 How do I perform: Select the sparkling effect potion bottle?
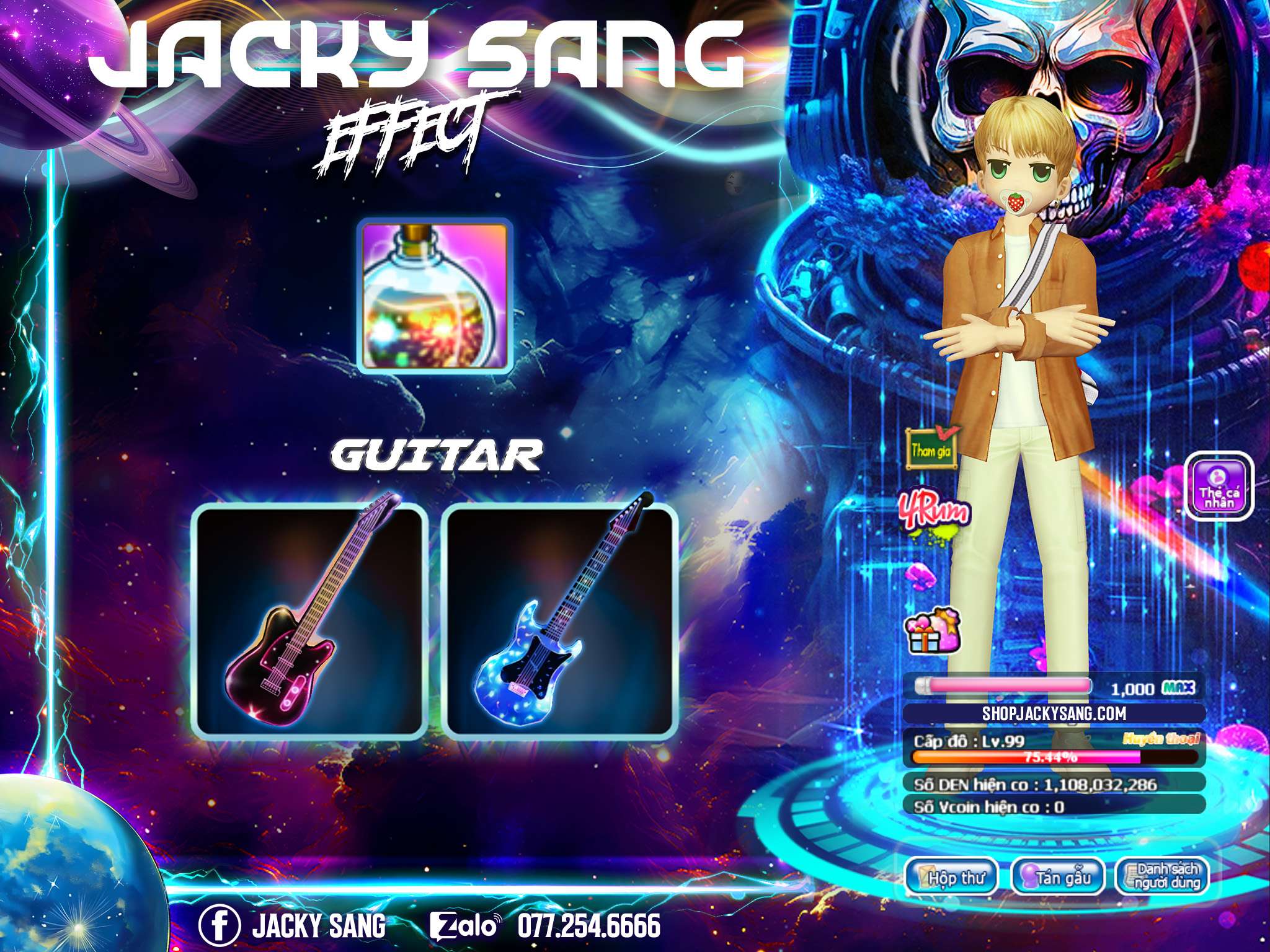435,296
